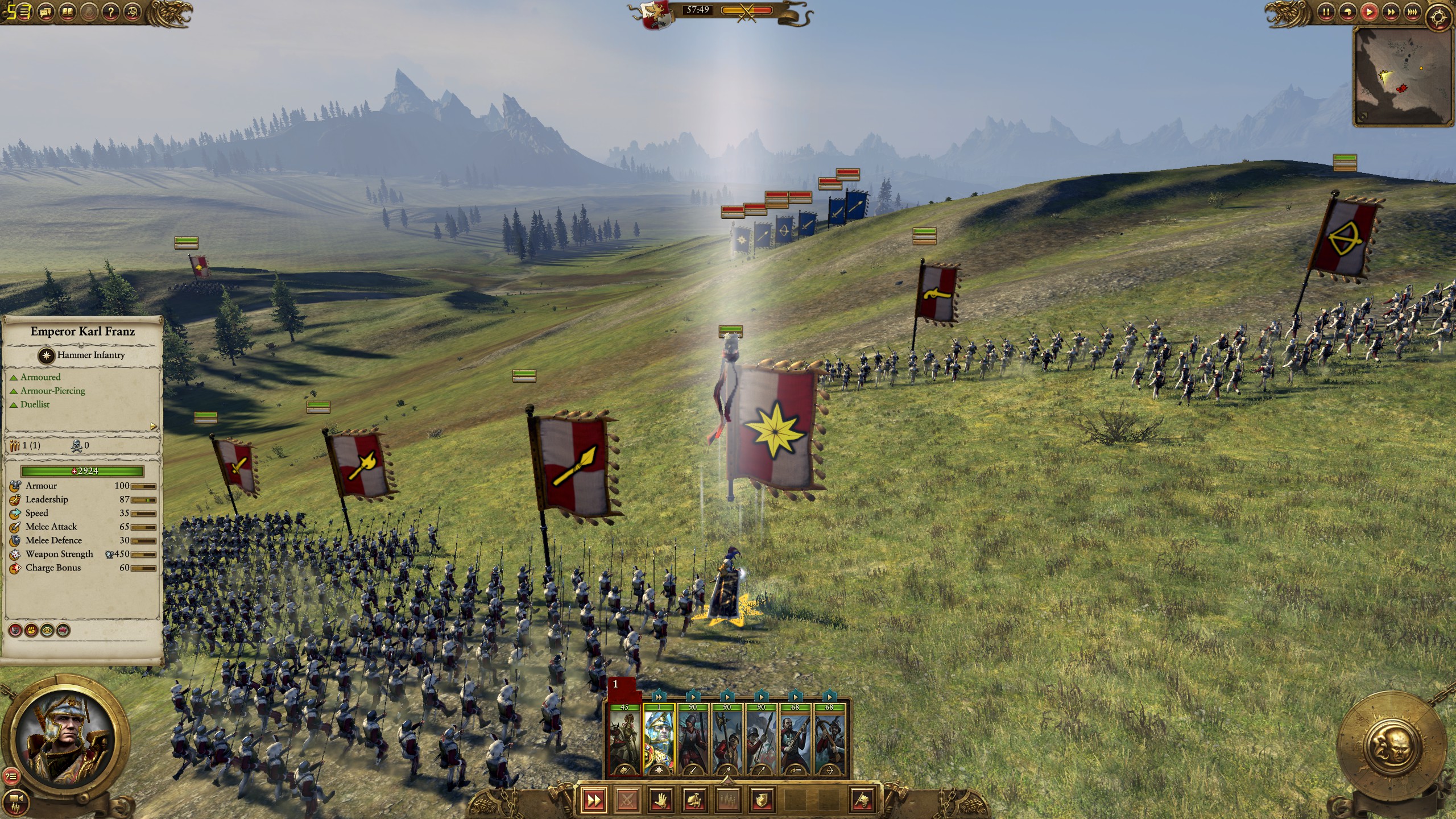The height and width of the screenshot is (819, 1456).
Task: Click the question mark help button
Action: tap(112, 11)
